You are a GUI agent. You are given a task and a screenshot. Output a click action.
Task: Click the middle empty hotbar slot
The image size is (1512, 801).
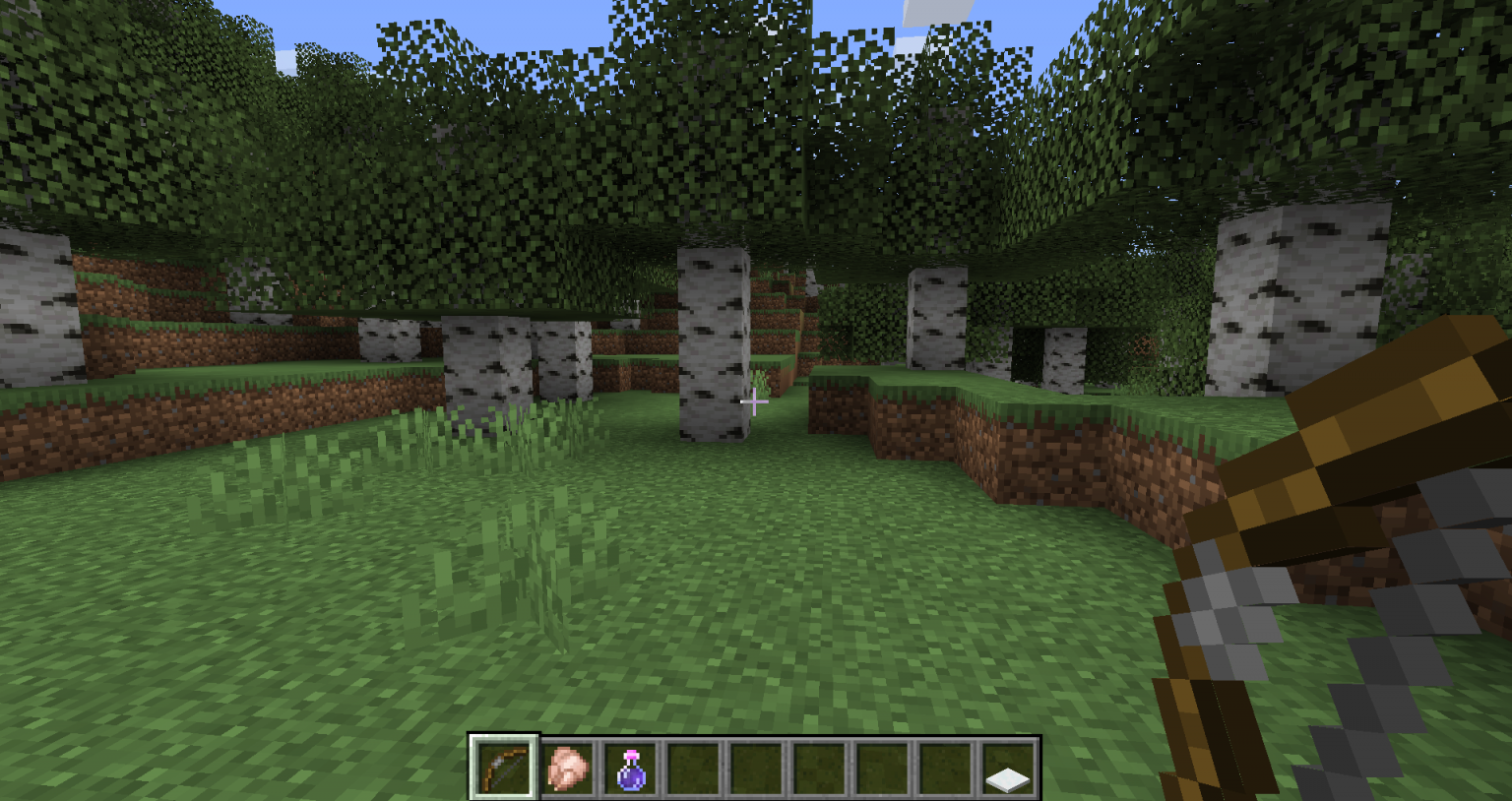click(819, 774)
